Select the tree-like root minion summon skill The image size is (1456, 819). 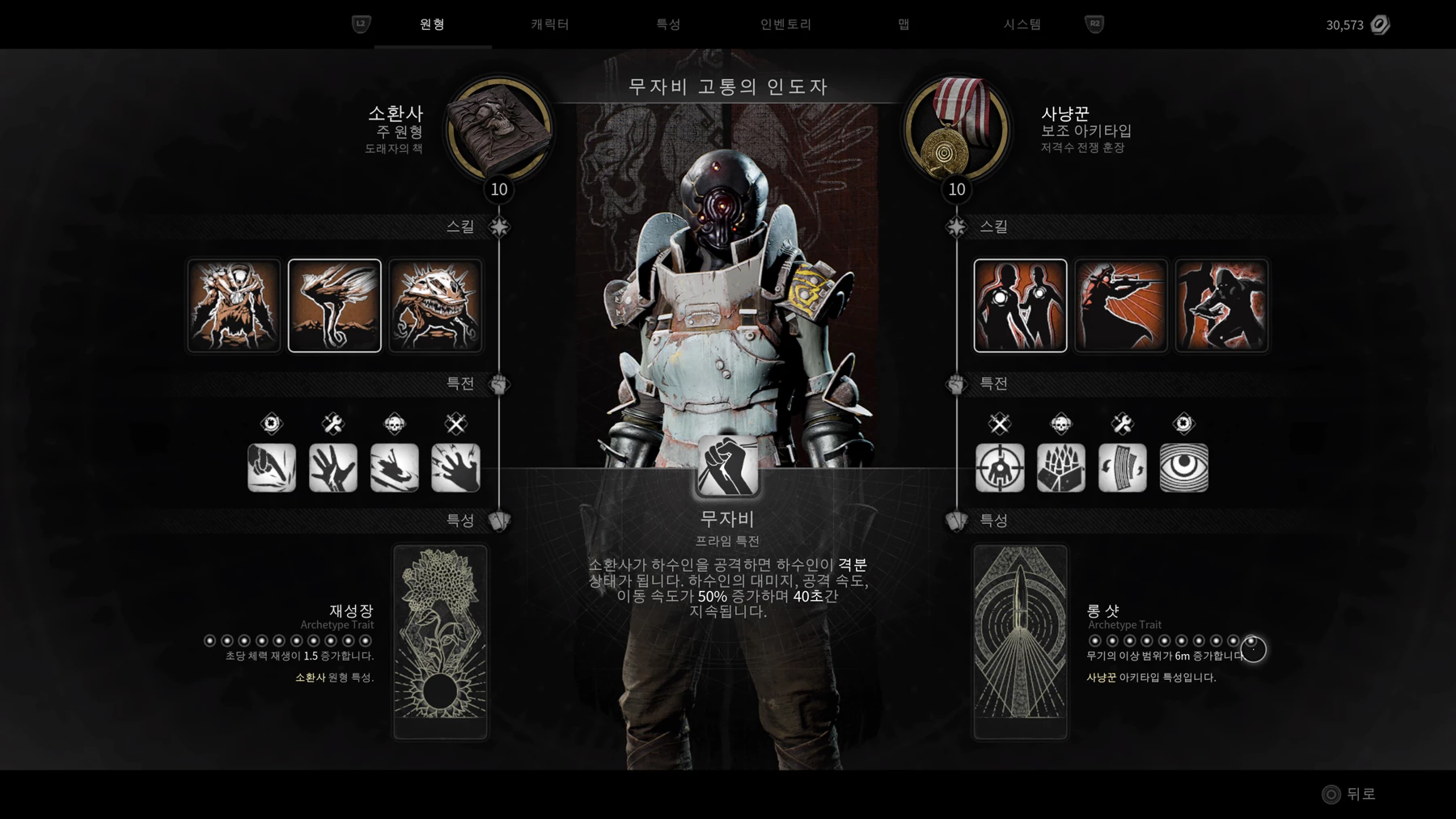pos(235,306)
